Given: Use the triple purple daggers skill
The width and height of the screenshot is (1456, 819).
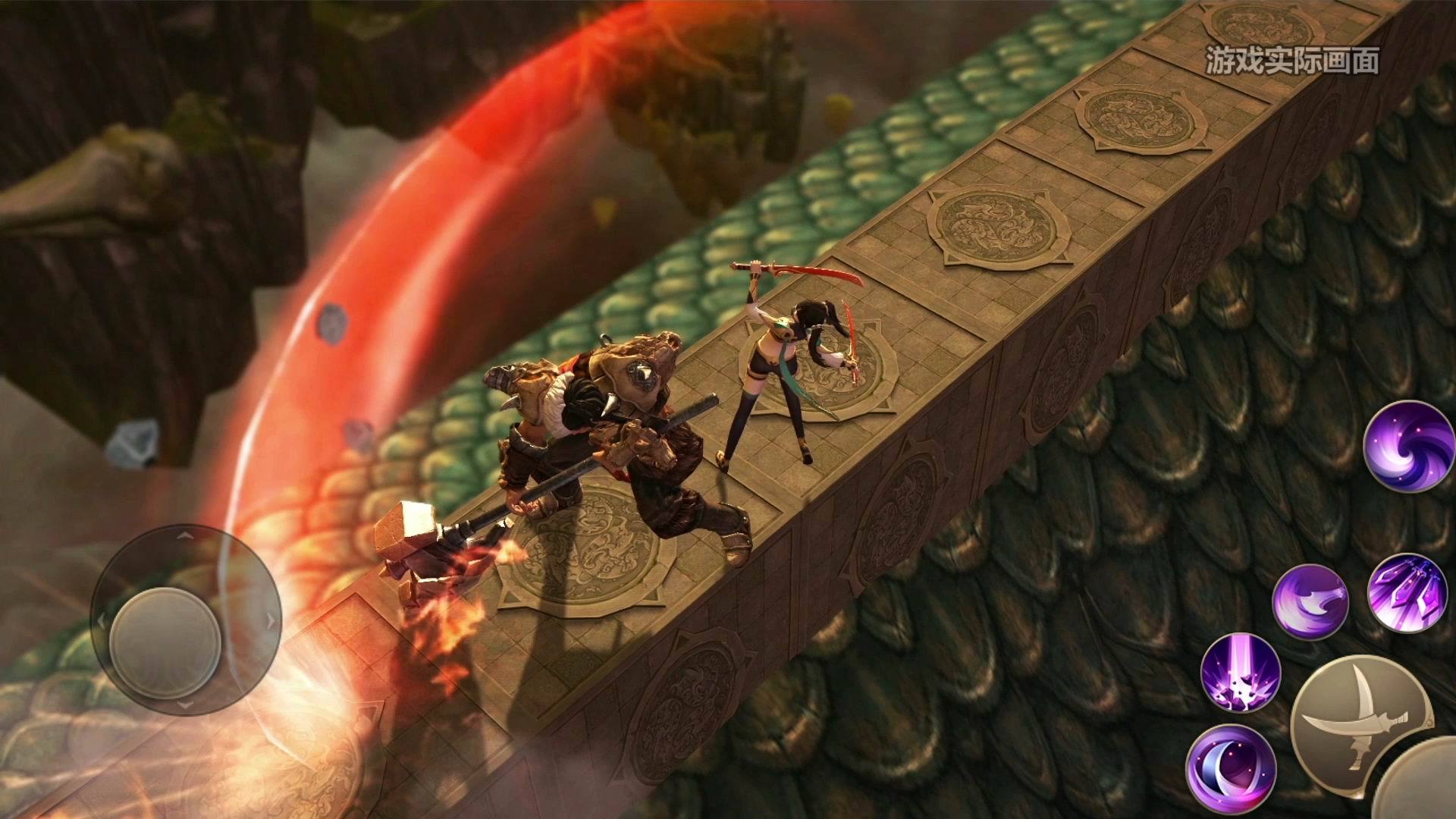Looking at the screenshot, I should (x=1407, y=593).
